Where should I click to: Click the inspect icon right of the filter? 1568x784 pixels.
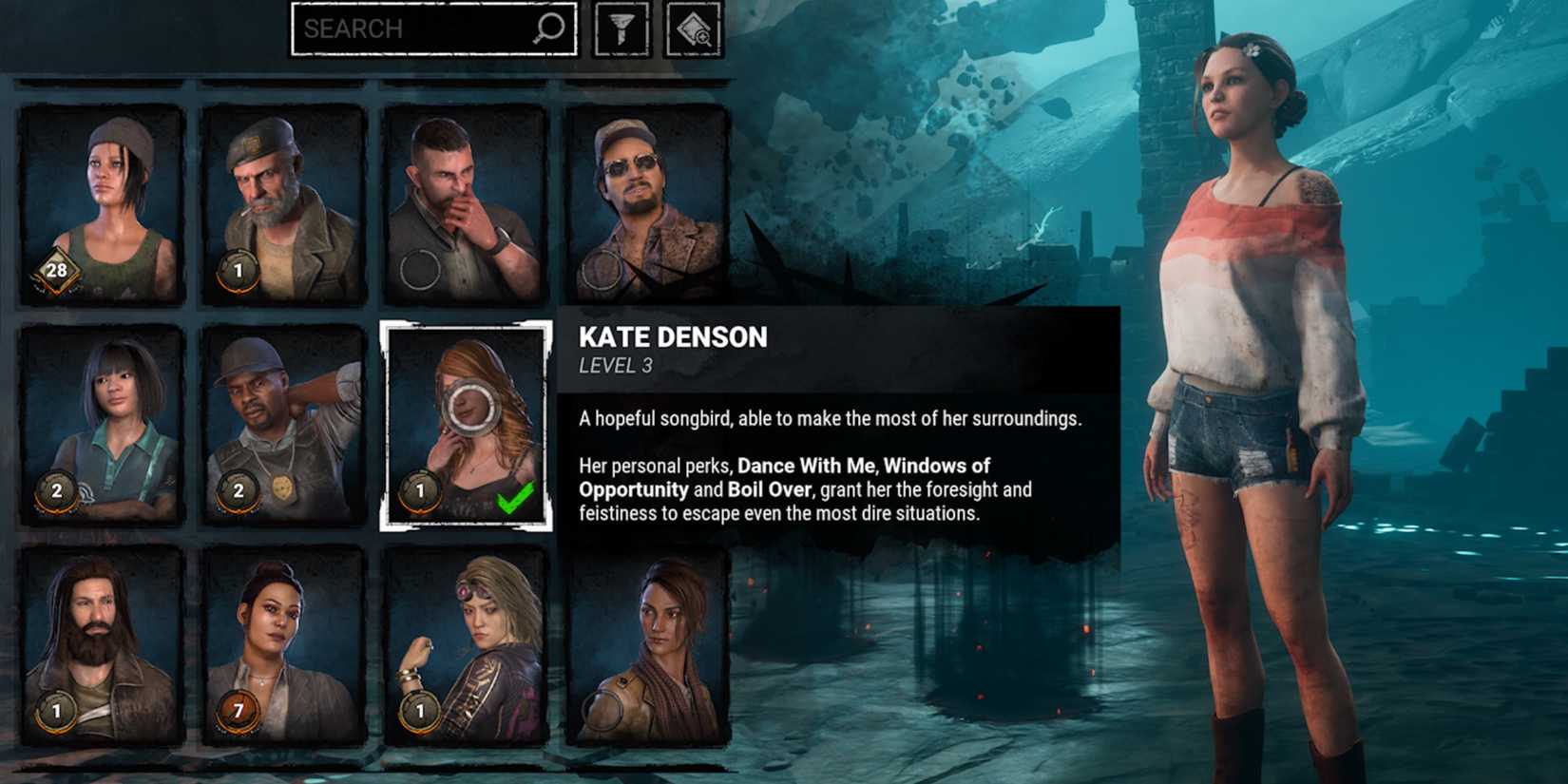[x=695, y=28]
